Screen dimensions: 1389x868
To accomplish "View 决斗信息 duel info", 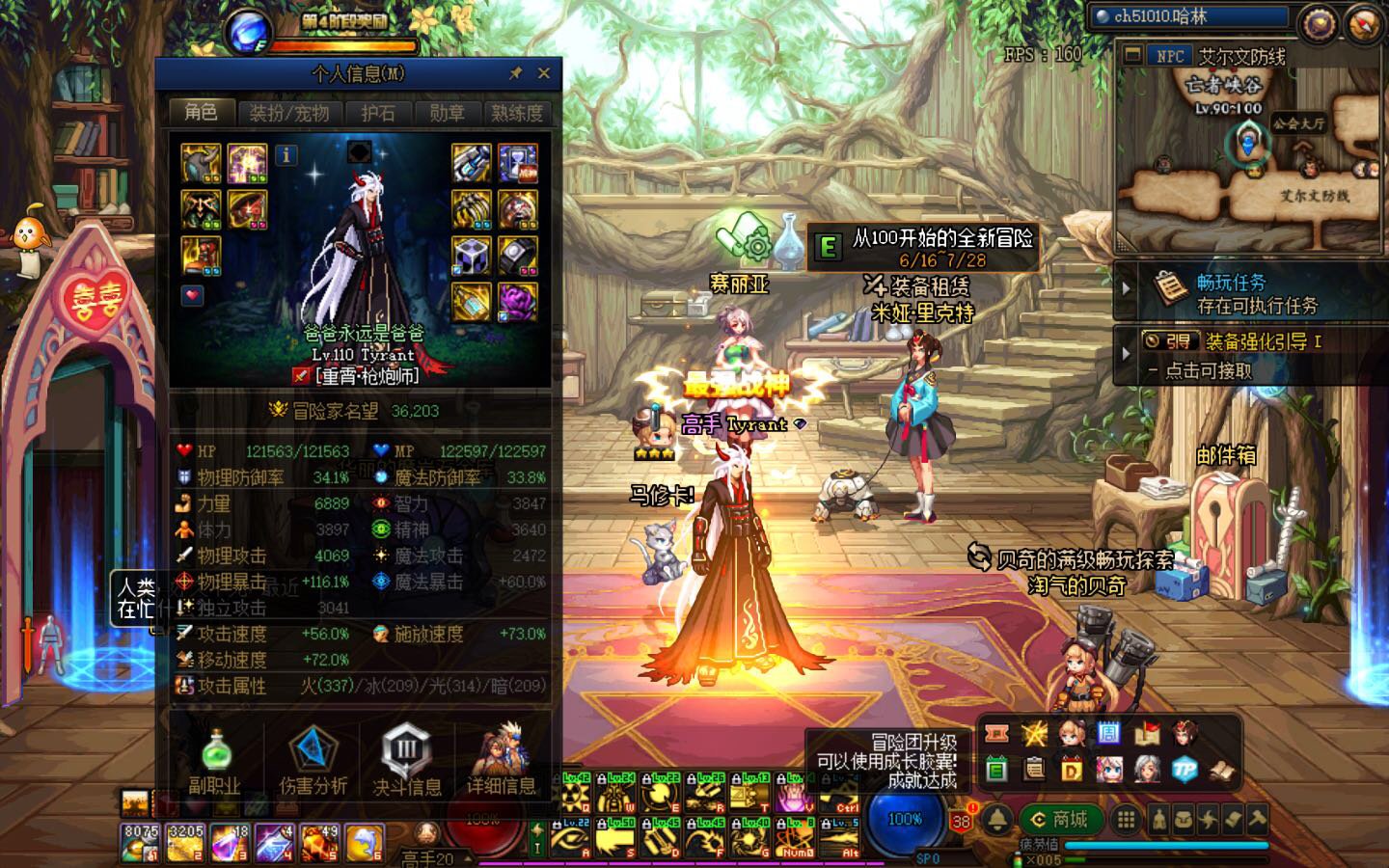I will (x=406, y=762).
